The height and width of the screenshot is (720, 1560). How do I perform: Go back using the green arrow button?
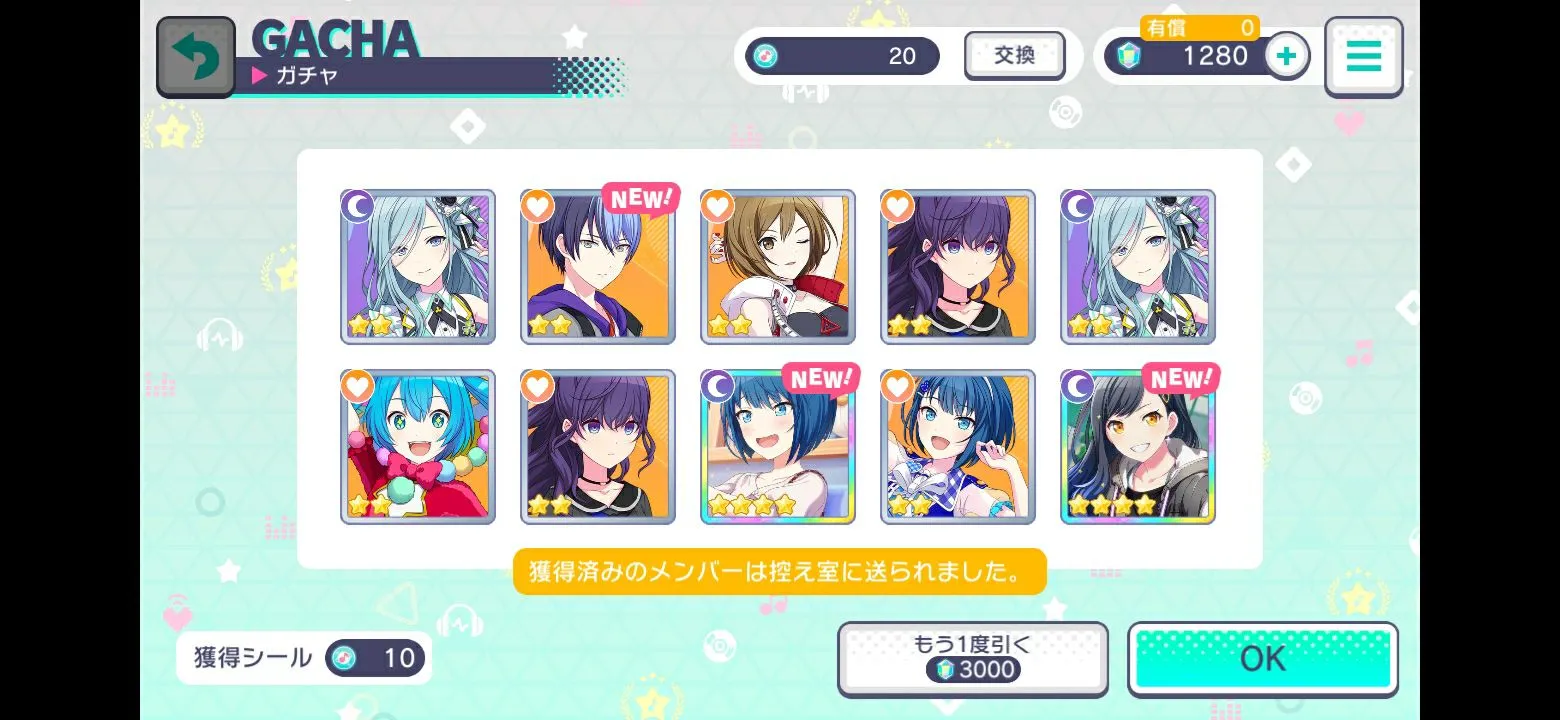196,57
